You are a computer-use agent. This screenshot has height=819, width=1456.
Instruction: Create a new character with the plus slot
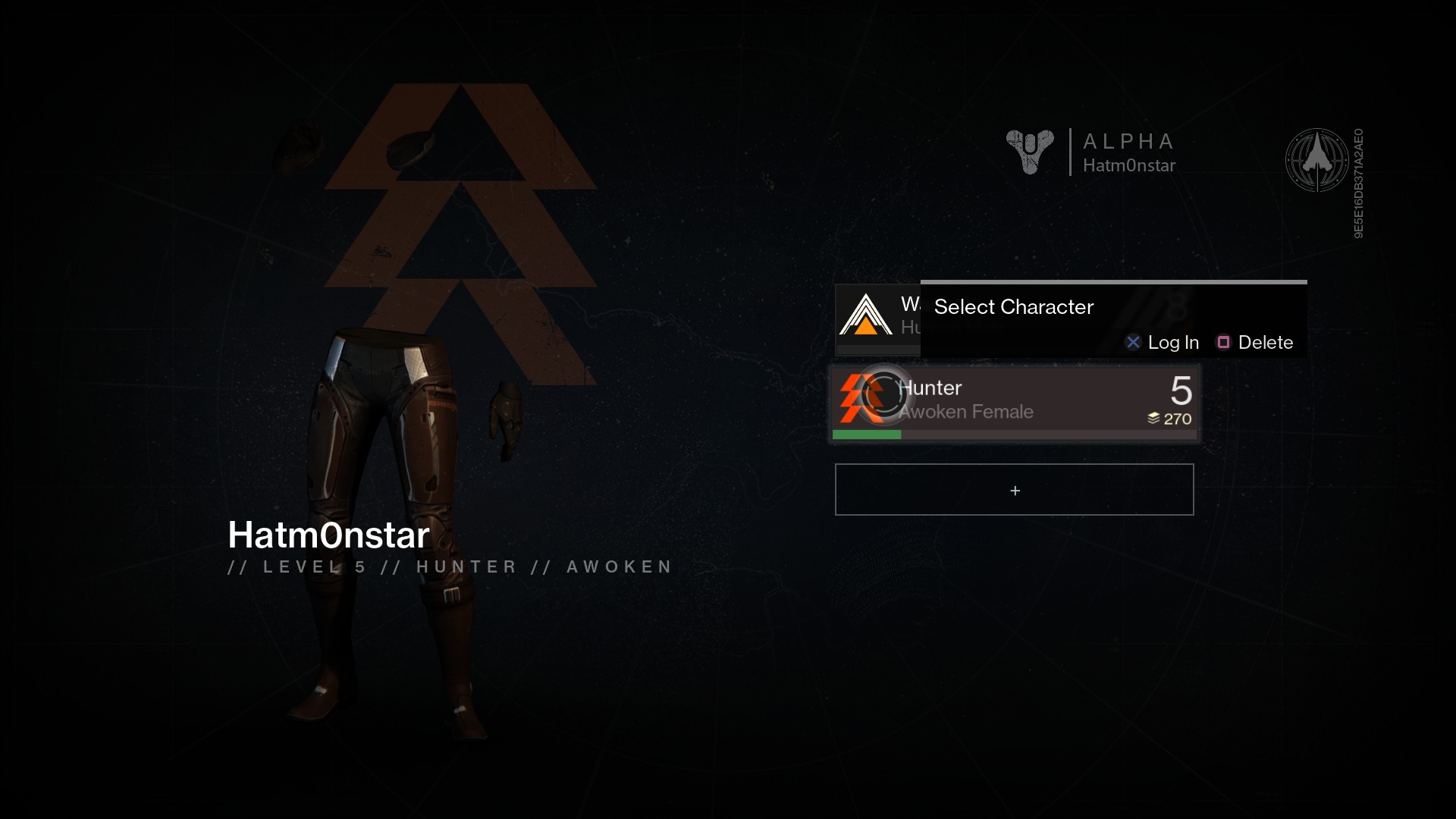(x=1014, y=490)
